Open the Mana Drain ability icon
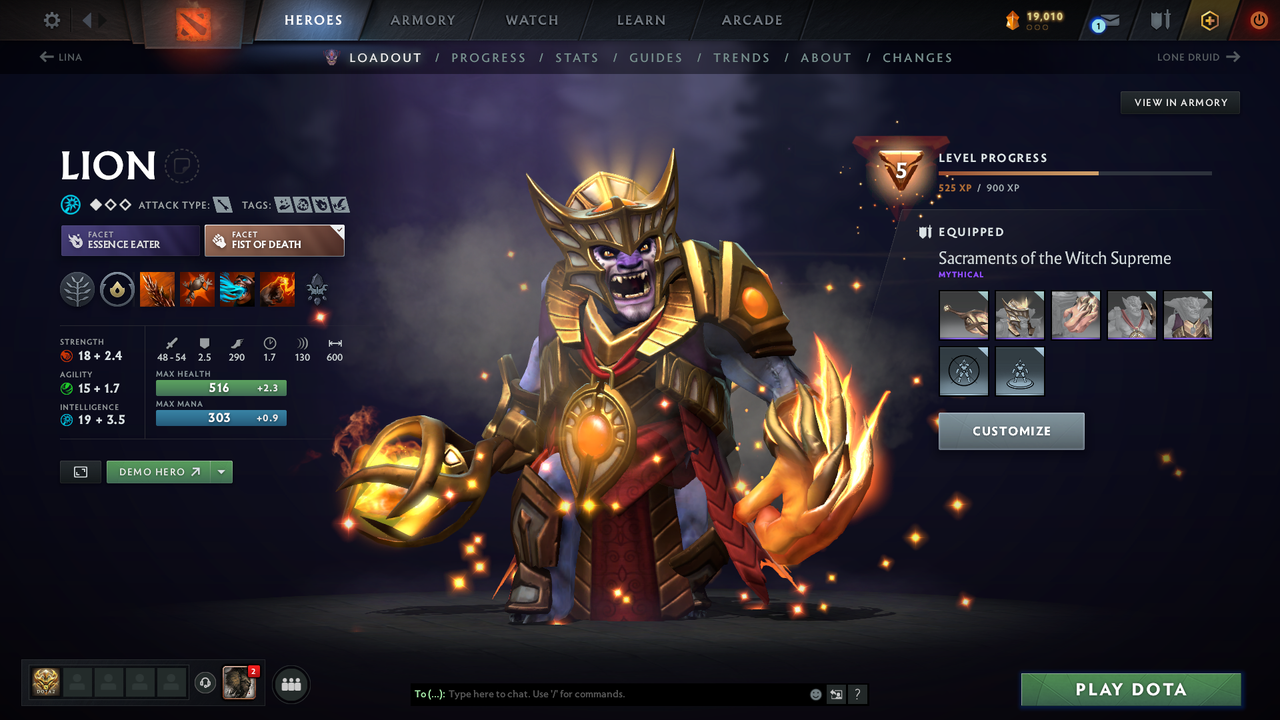Screen dimensions: 1280x720 pos(237,290)
